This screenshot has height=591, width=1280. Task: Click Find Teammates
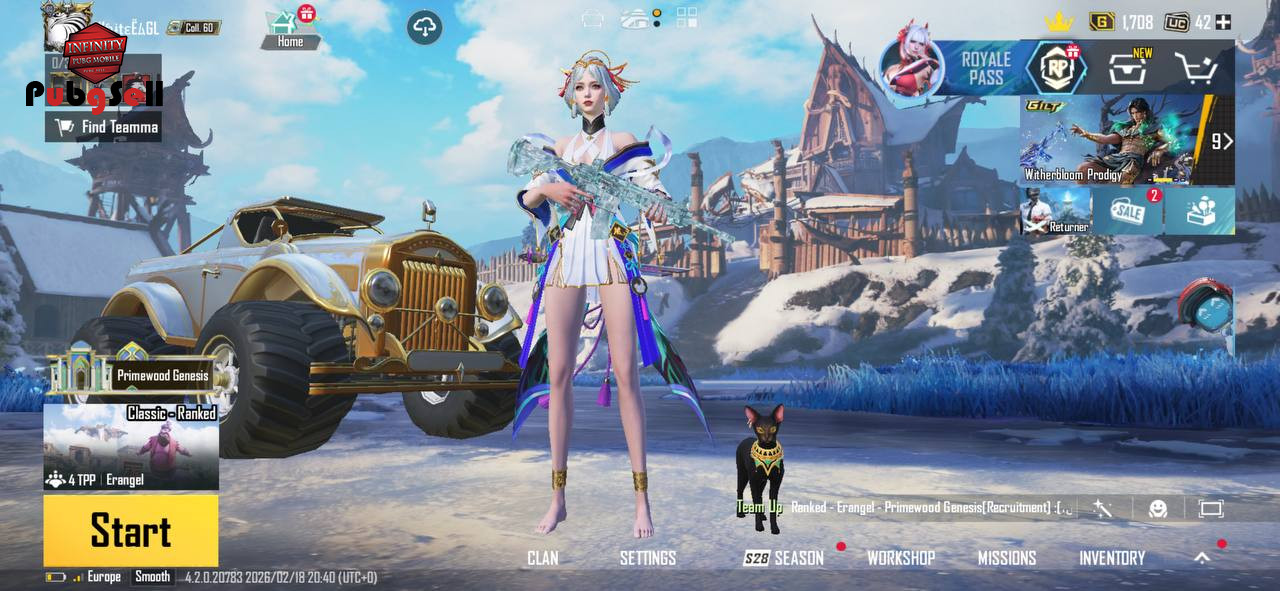[104, 127]
